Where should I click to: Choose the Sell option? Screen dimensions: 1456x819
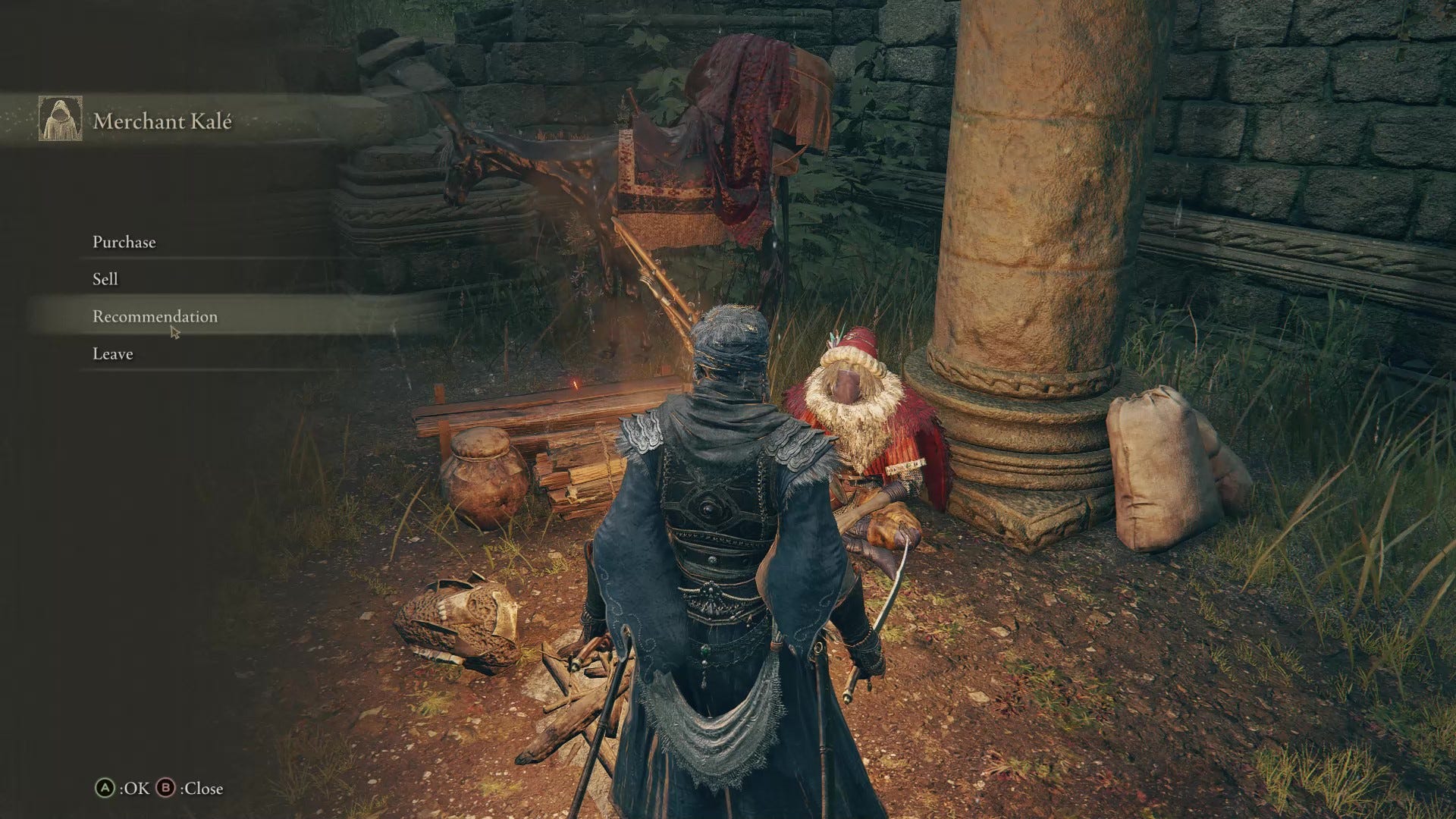pos(105,279)
